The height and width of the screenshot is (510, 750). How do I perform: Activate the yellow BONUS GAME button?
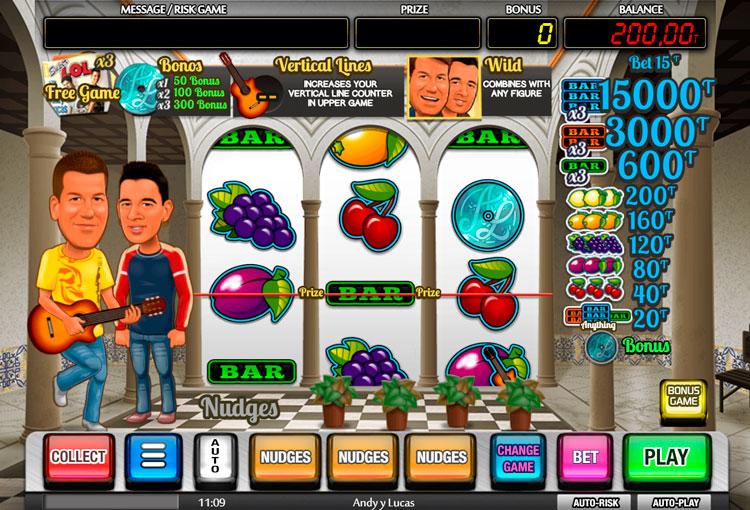[x=683, y=396]
